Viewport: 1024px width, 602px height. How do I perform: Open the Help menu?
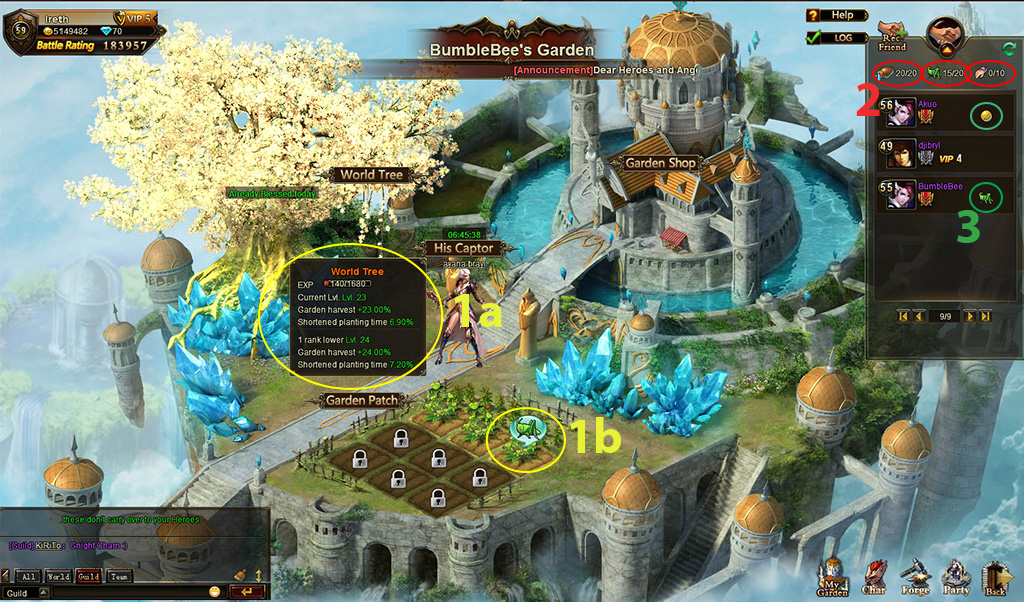(x=832, y=15)
